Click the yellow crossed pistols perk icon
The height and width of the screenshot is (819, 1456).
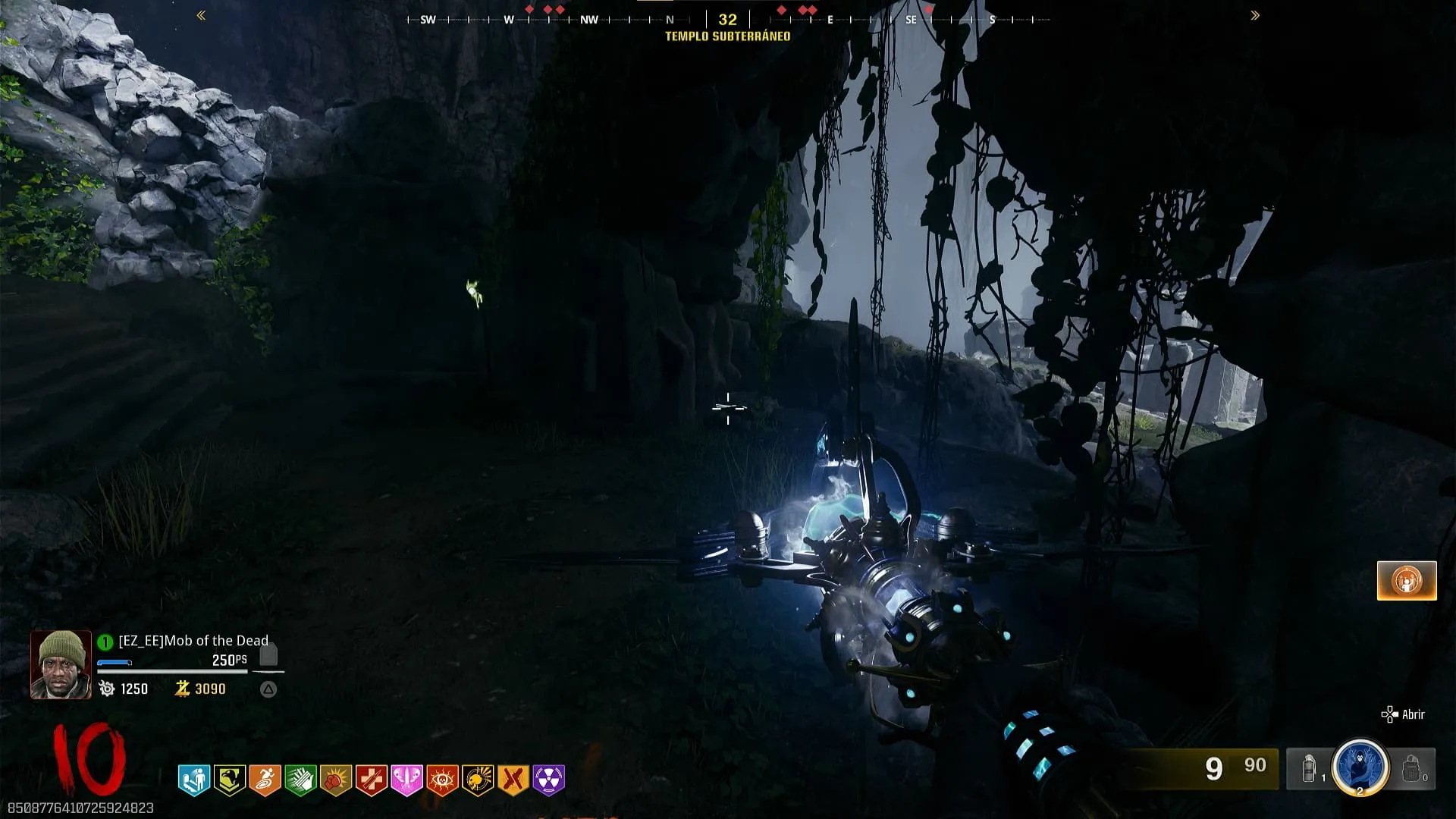(x=513, y=780)
